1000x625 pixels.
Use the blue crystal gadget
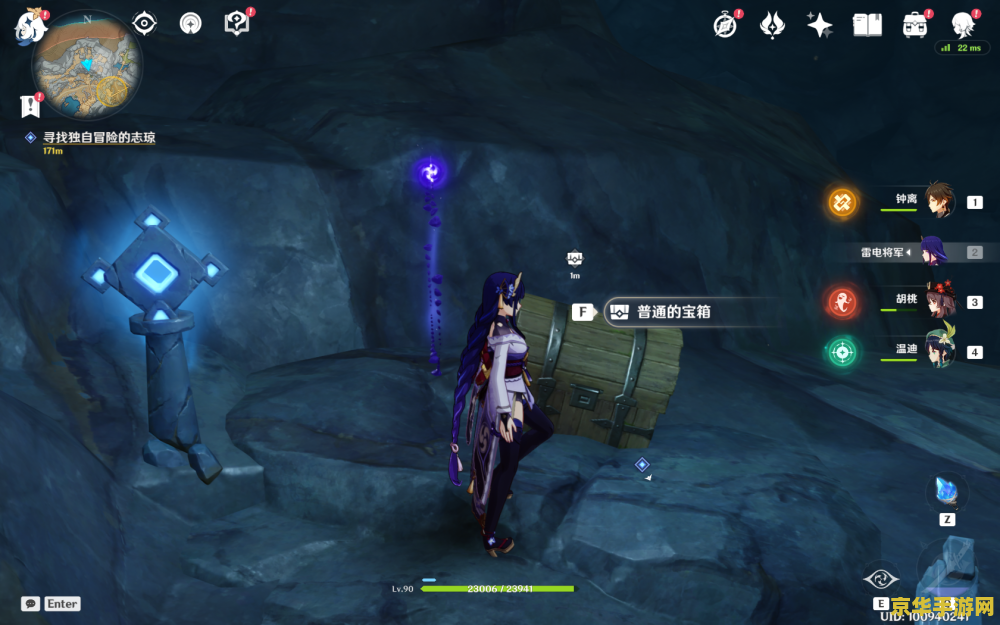coord(946,493)
